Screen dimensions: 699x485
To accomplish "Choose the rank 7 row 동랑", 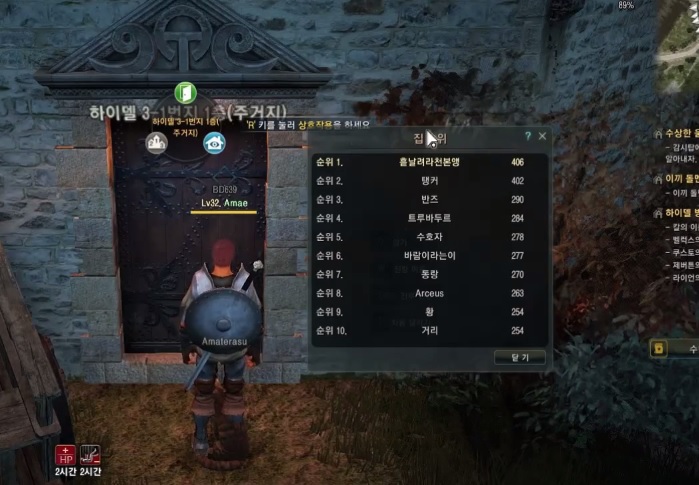I will 429,274.
